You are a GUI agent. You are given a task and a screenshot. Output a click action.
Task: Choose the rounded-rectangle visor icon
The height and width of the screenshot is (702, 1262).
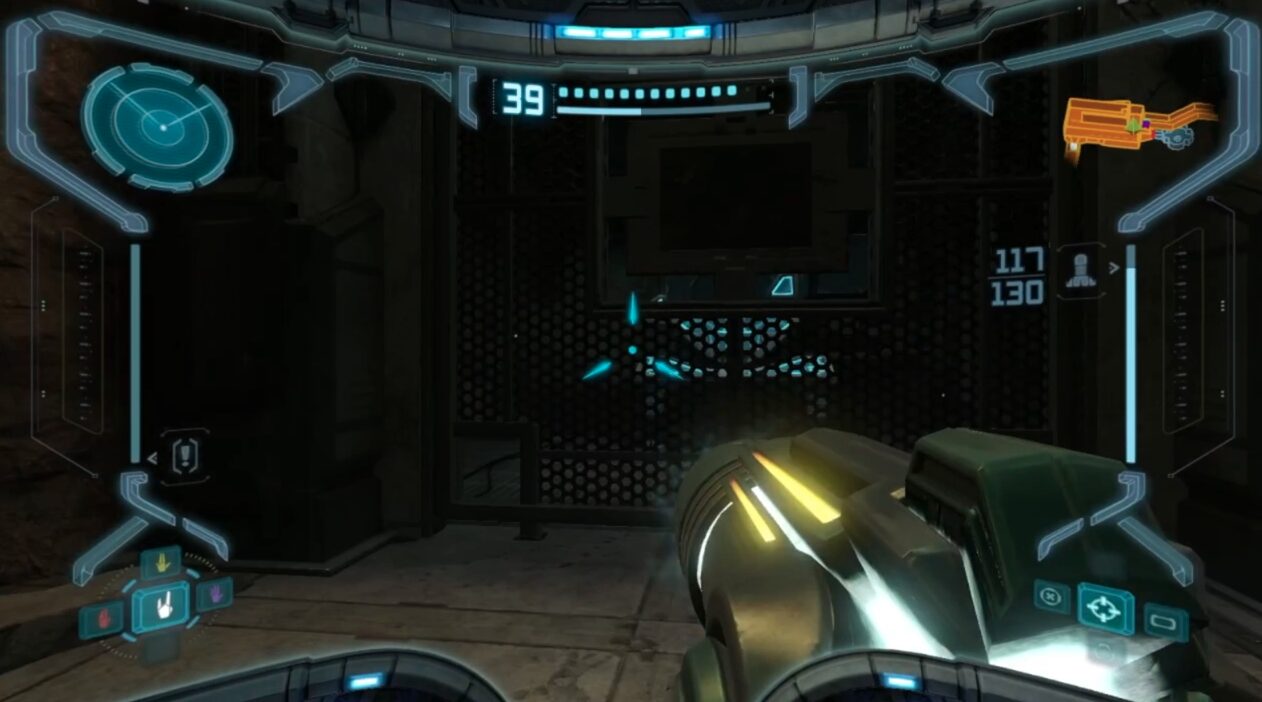(1165, 621)
